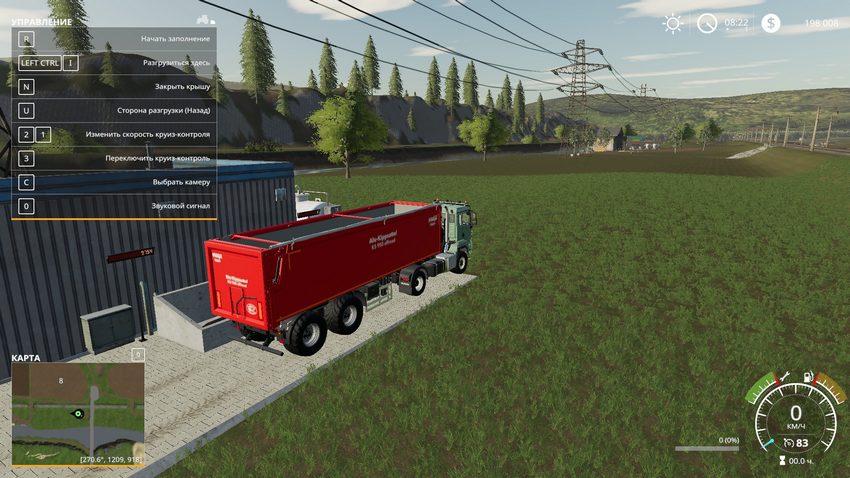This screenshot has width=850, height=478.
Task: Click the dollar money icon
Action: 770,22
